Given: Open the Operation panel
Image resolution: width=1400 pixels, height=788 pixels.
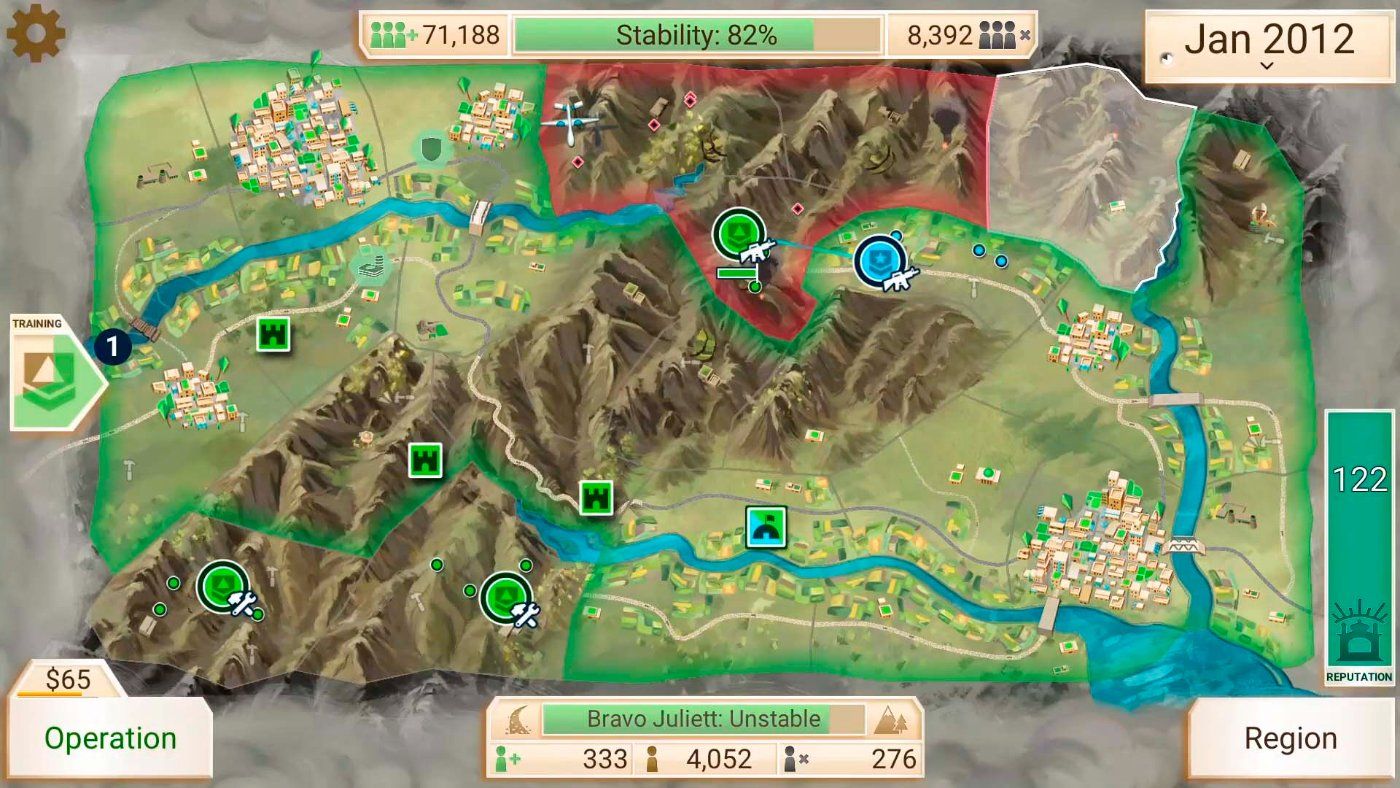Looking at the screenshot, I should pos(110,738).
